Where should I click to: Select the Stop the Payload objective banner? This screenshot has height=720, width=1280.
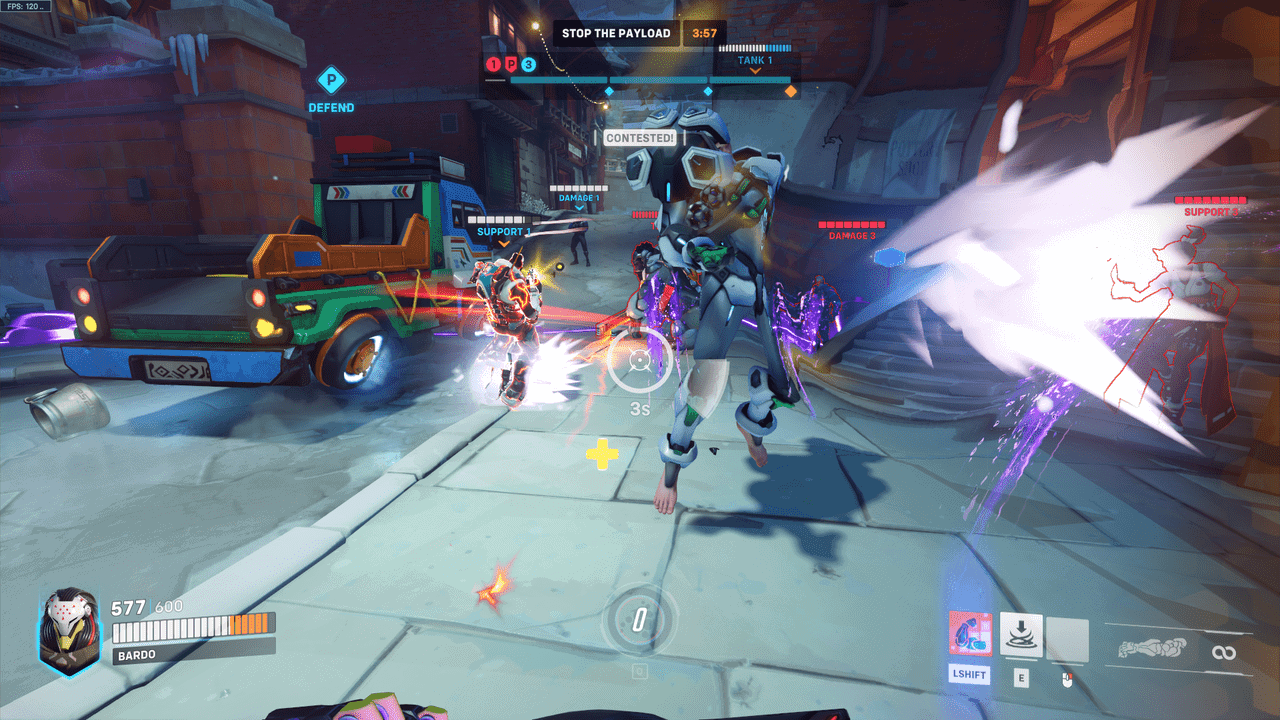pos(616,33)
